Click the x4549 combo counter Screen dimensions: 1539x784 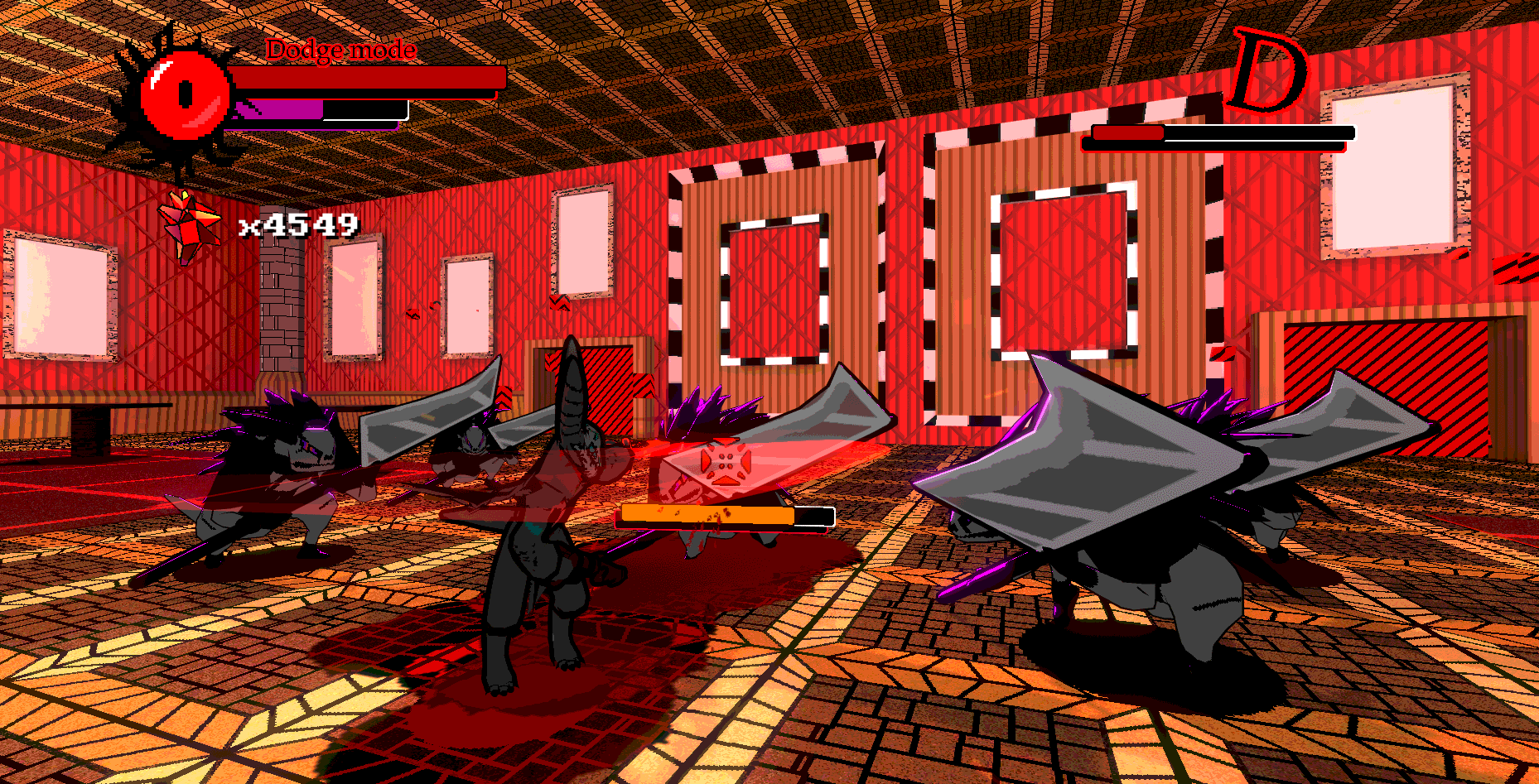pos(298,224)
